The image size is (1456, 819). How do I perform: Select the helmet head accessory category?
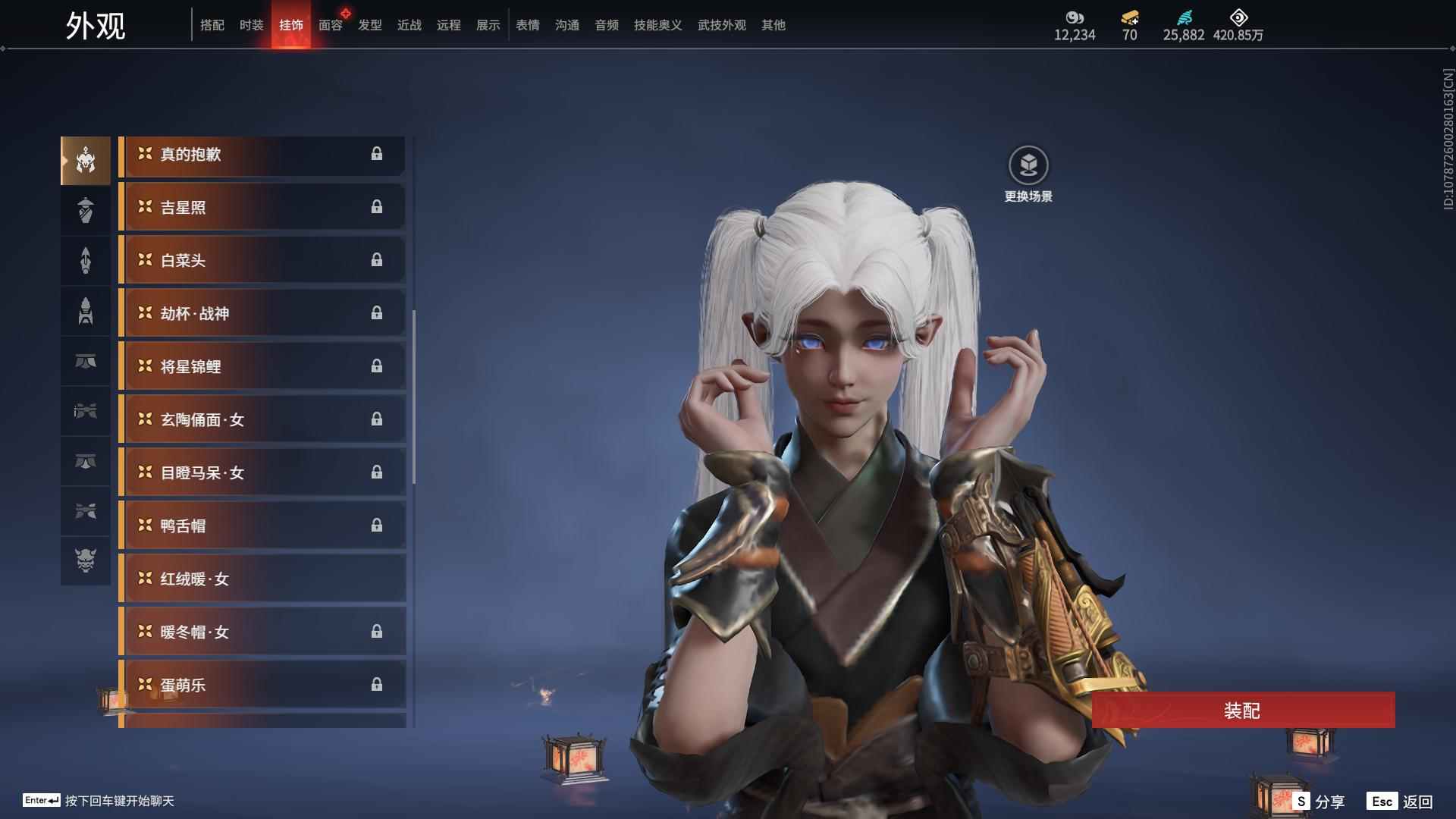(86, 161)
